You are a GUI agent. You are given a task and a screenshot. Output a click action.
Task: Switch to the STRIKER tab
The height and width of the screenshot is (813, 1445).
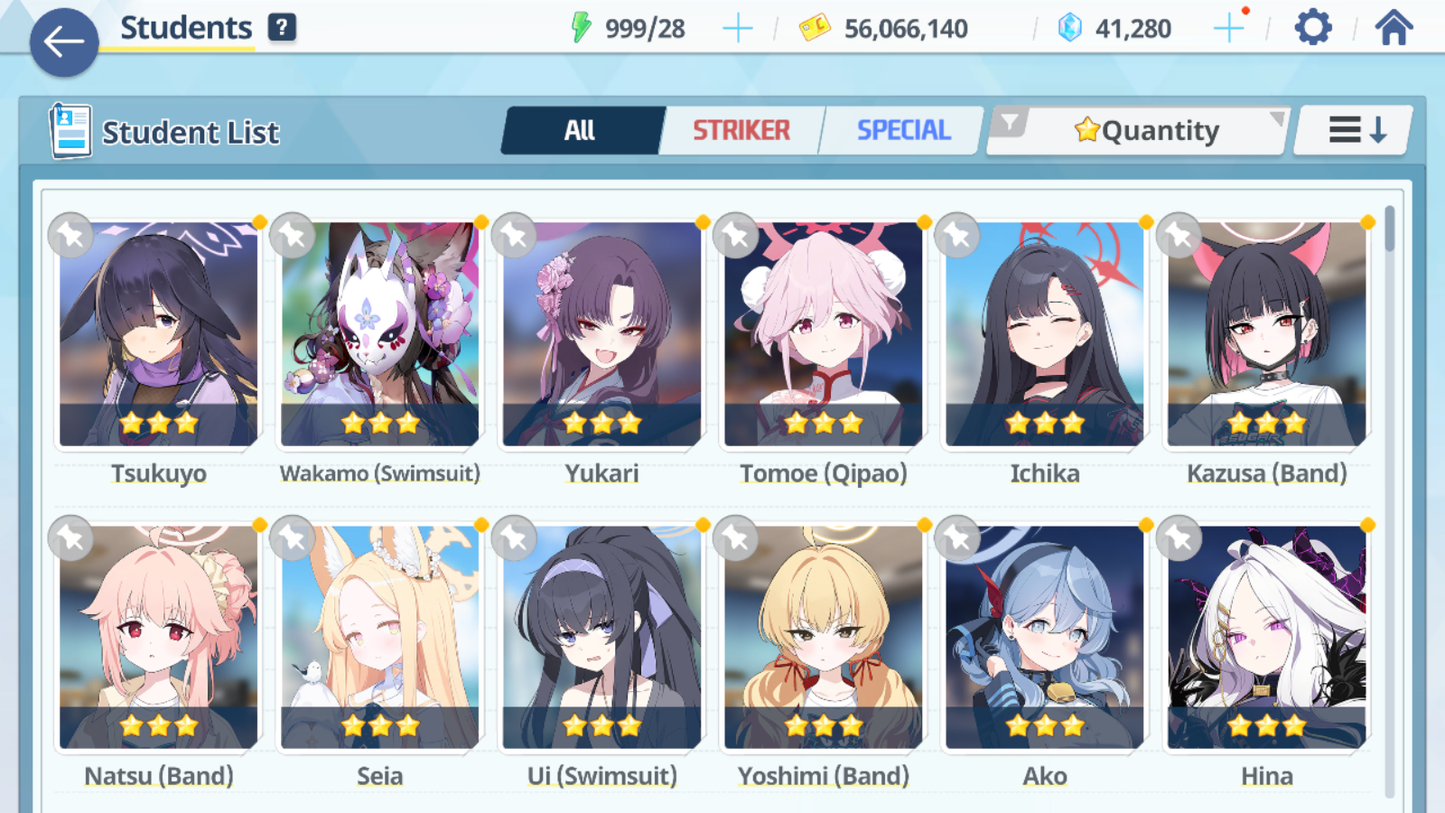[x=741, y=129]
